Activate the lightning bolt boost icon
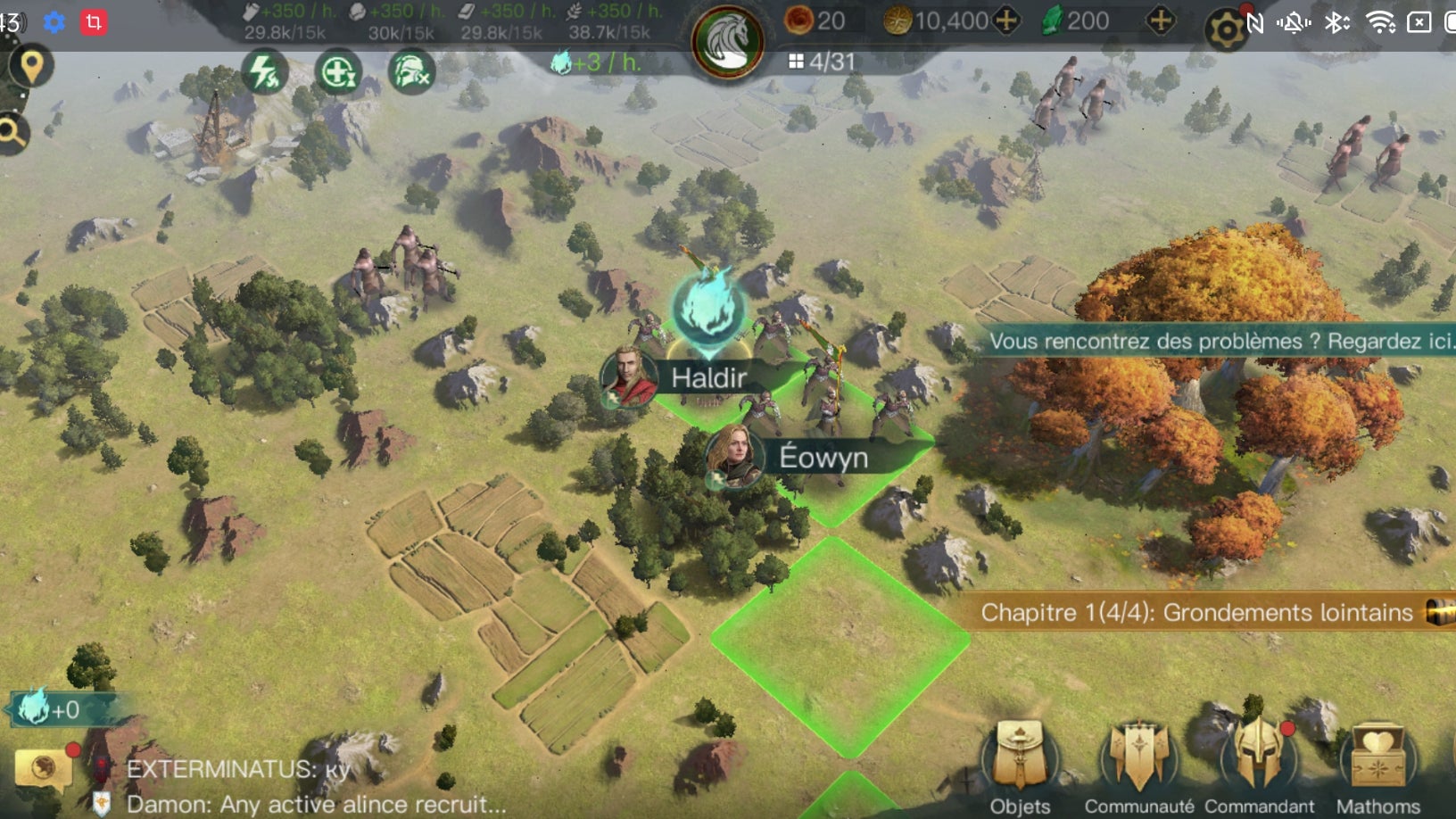The height and width of the screenshot is (819, 1456). [264, 72]
